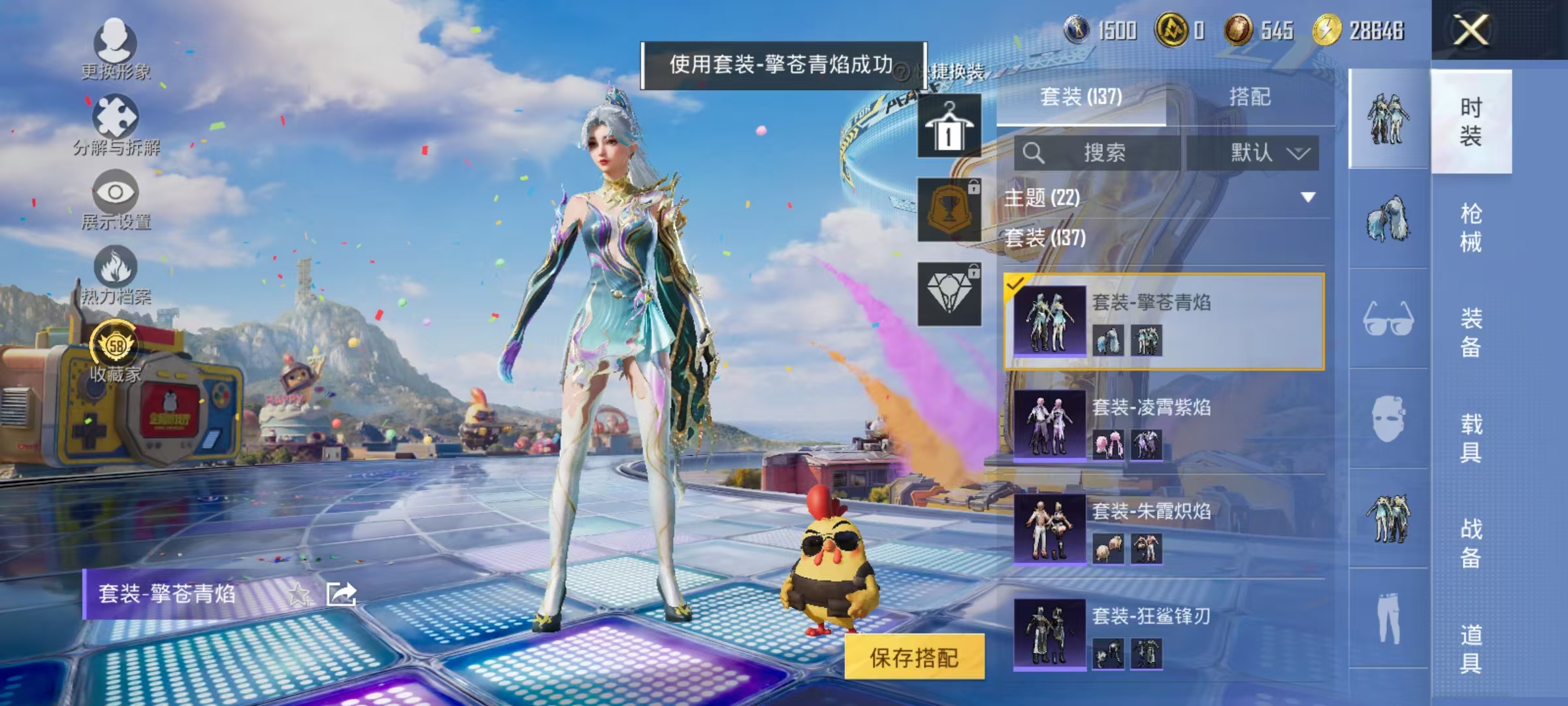
Task: Open the 默认 sort dropdown
Action: (x=1271, y=152)
